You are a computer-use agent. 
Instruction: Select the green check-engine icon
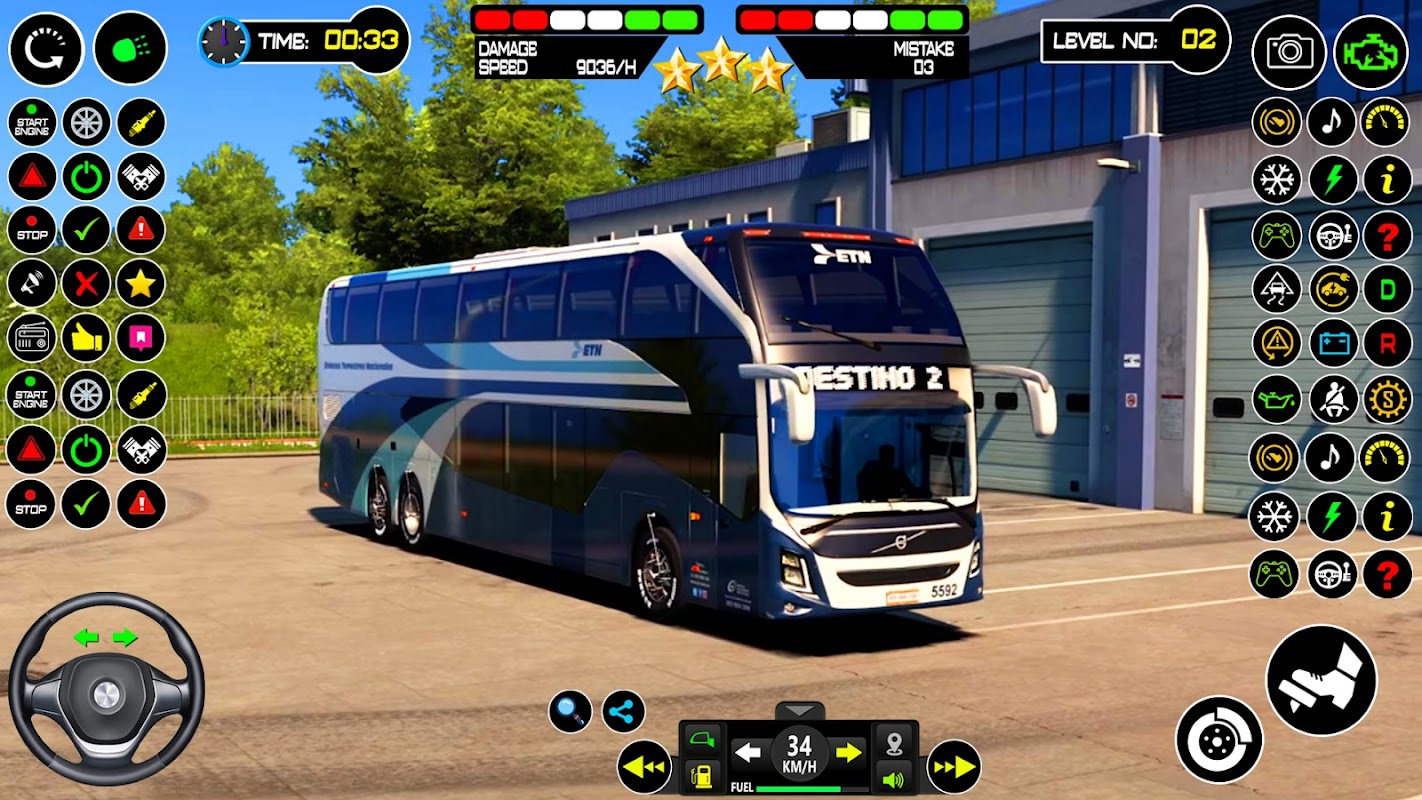(1371, 52)
